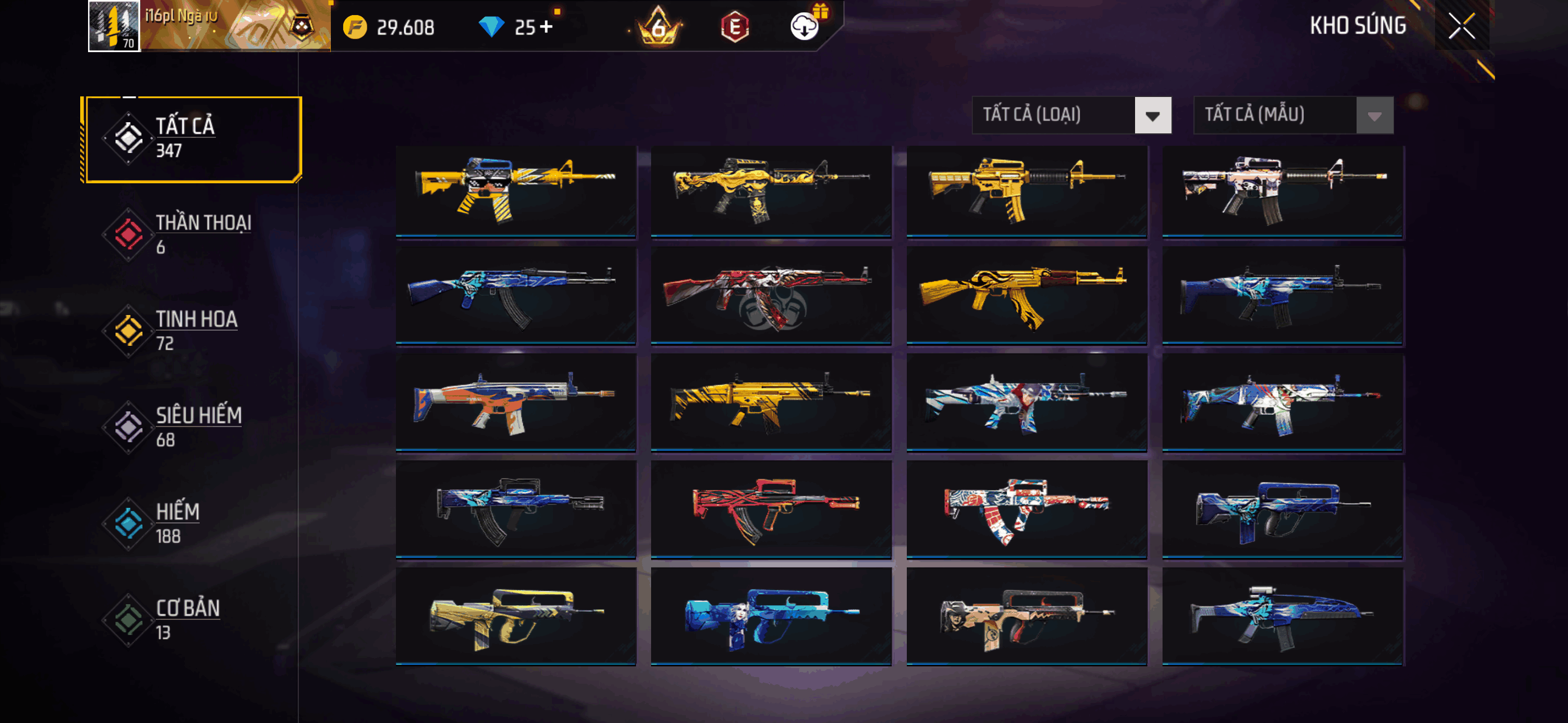This screenshot has height=723, width=1568.
Task: Open the golden crown rank icon
Action: [x=658, y=27]
